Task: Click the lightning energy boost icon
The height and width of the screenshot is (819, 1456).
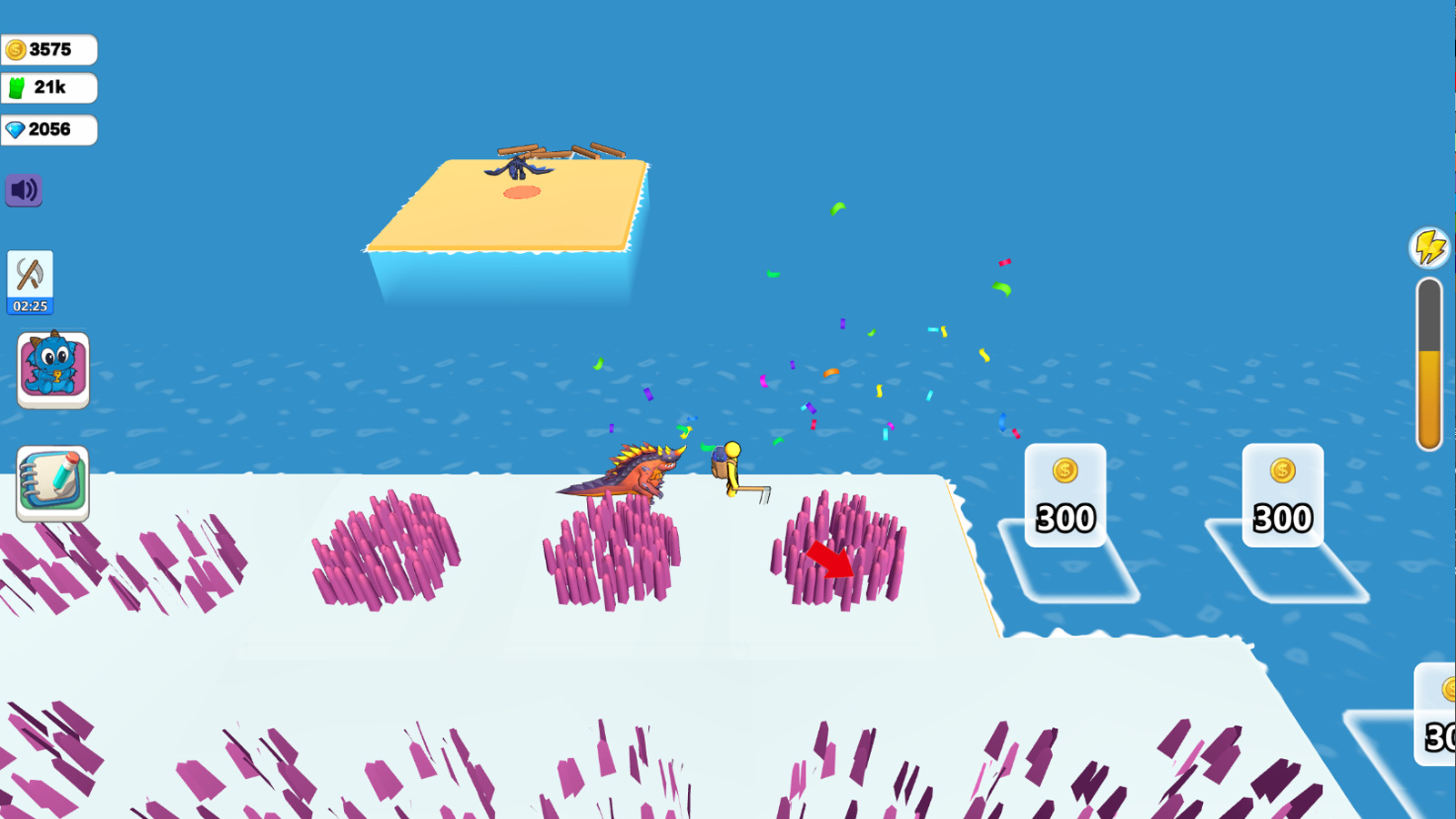Action: tap(1429, 246)
